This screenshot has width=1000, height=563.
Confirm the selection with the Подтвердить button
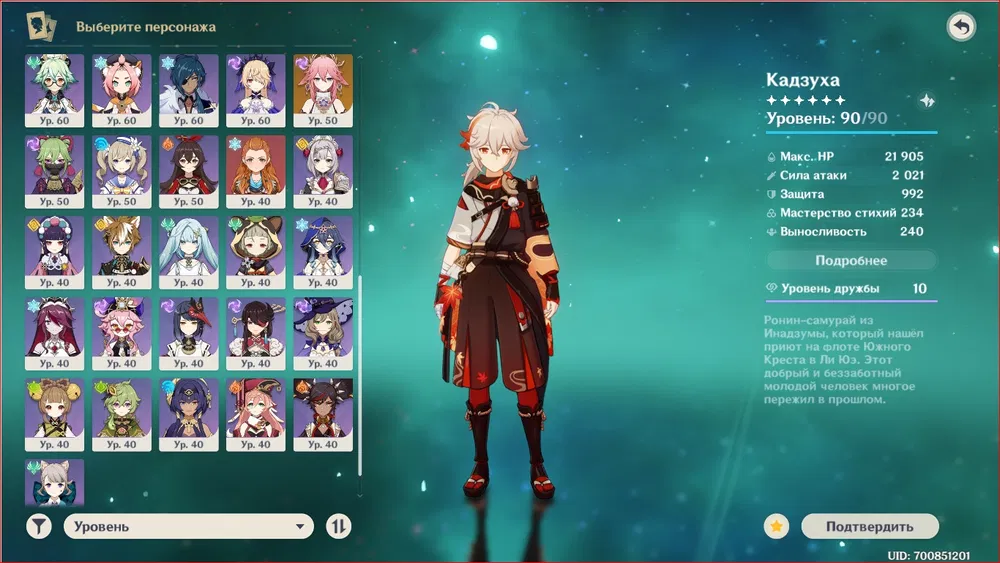tap(869, 526)
